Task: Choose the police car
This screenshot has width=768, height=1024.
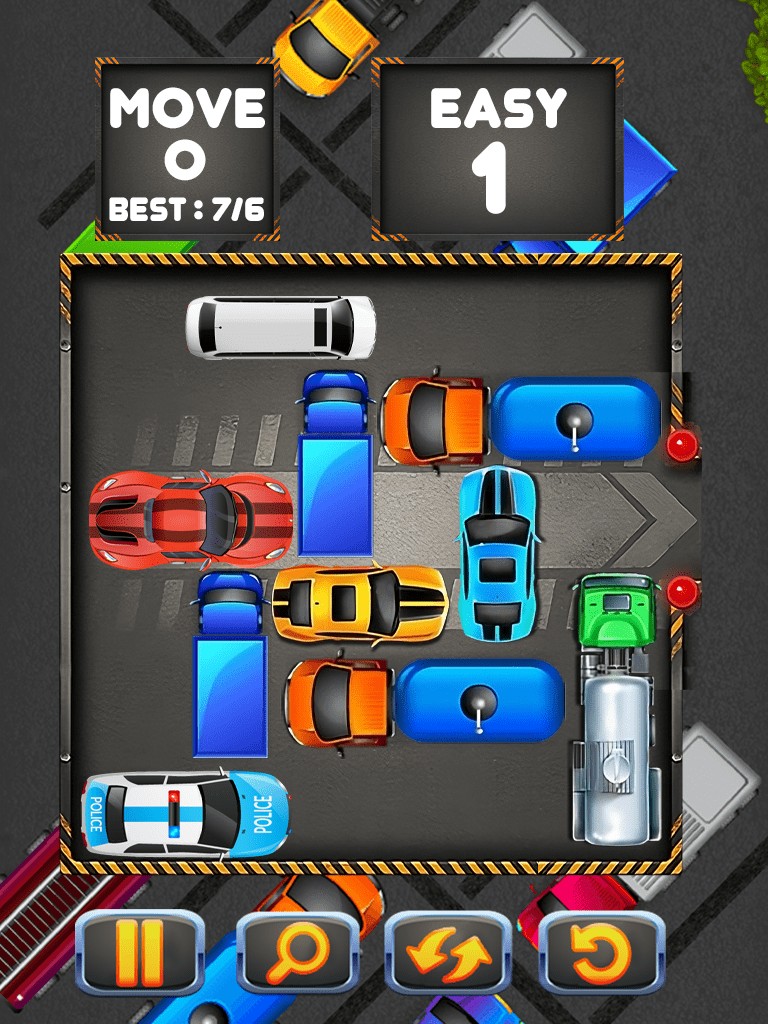Action: click(x=186, y=814)
